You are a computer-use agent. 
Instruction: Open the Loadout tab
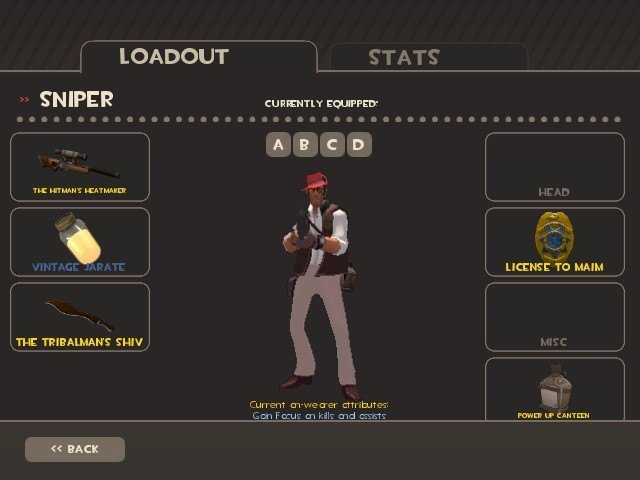point(173,56)
